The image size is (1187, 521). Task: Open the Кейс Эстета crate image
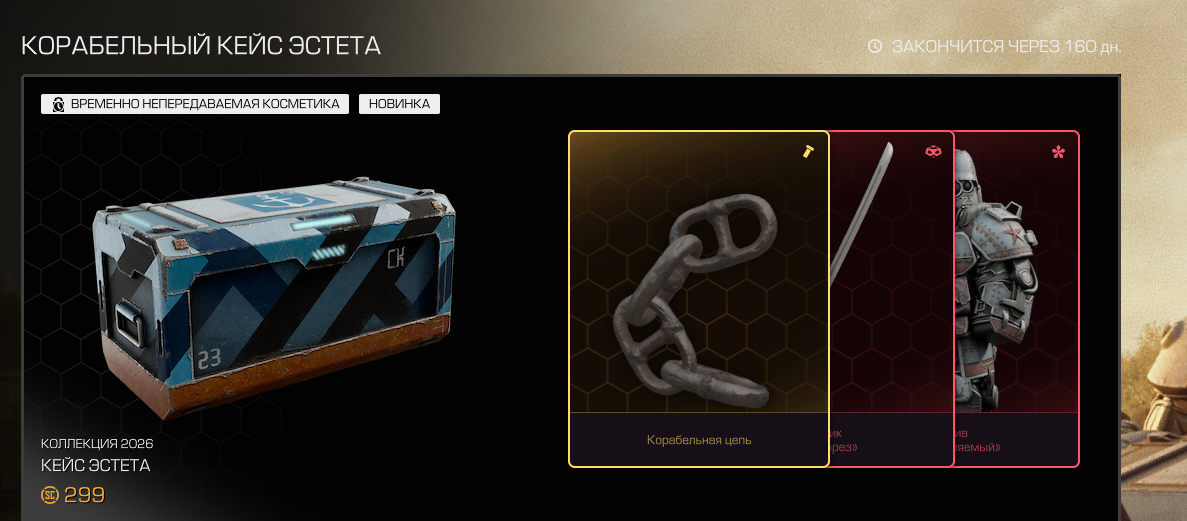click(x=277, y=296)
